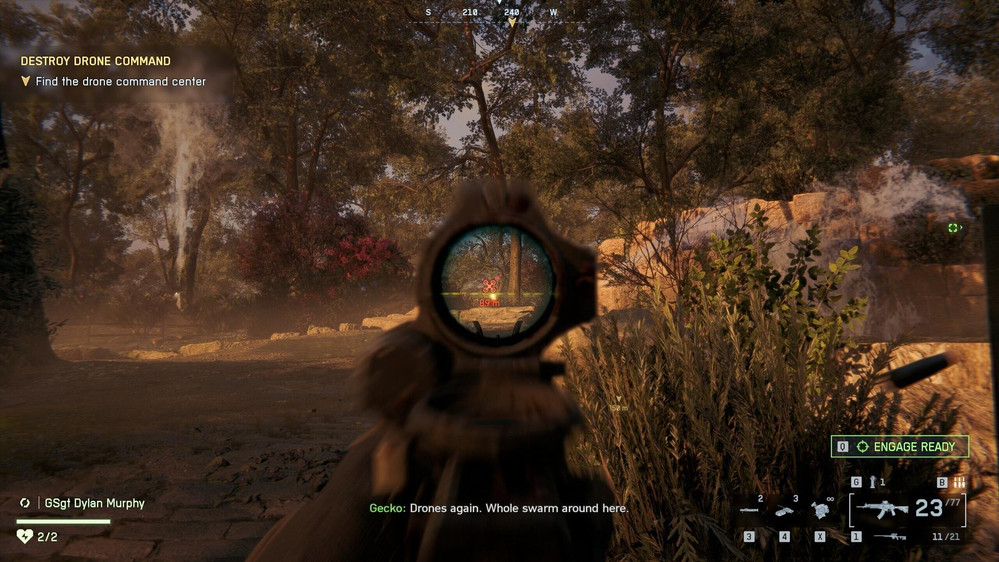999x562 pixels.
Task: Select the assault rifle primary weapon icon
Action: coord(881,510)
